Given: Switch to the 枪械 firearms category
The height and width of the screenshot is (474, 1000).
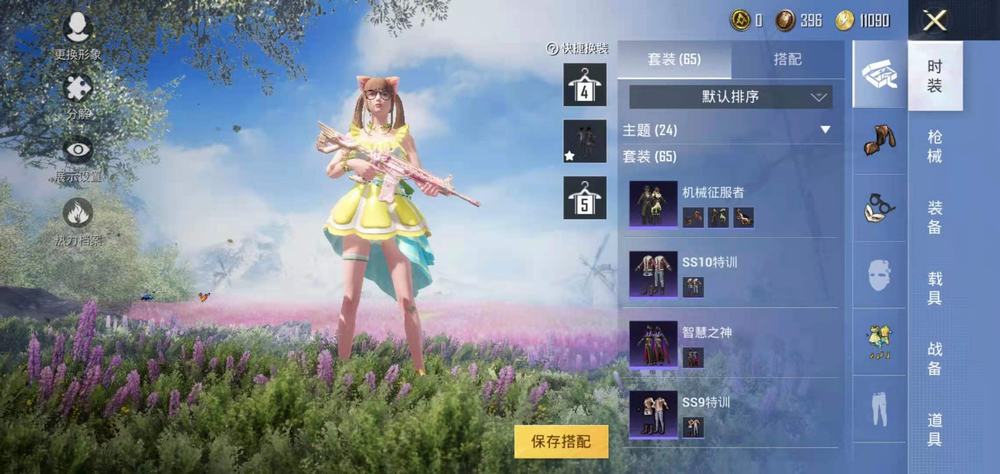Looking at the screenshot, I should coord(934,146).
